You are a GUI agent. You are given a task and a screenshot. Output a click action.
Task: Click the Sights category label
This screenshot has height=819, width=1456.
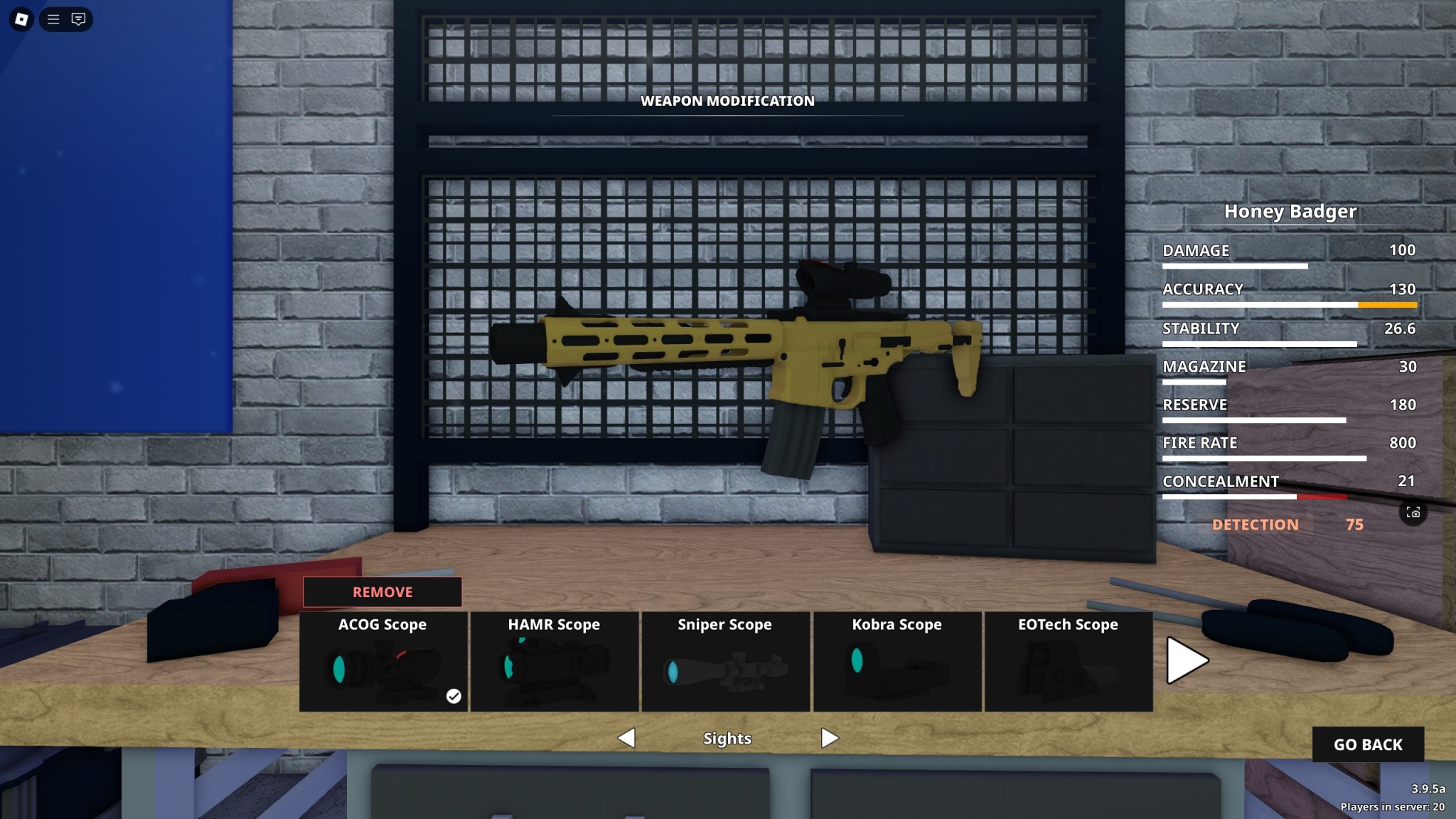(x=727, y=738)
